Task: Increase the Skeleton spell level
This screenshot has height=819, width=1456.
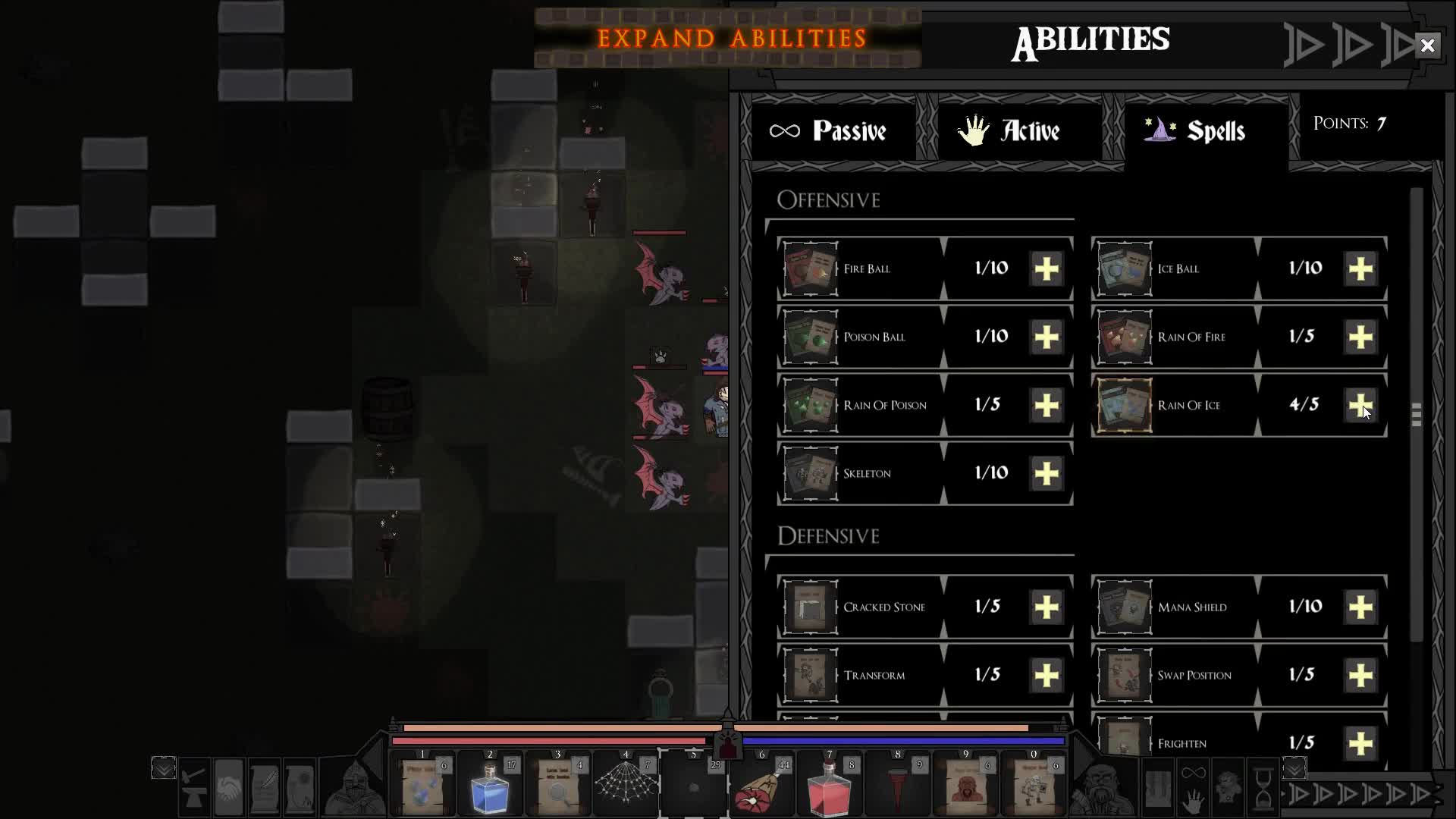Action: pos(1046,473)
